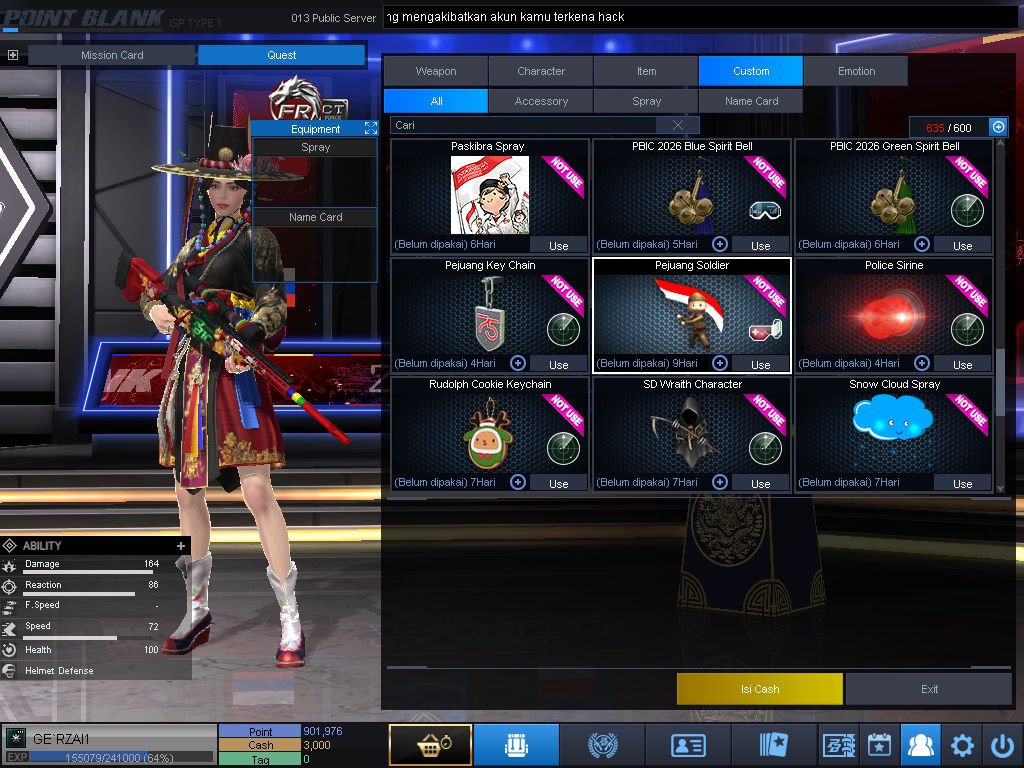Open the Character tab
This screenshot has height=768, width=1024.
[x=541, y=71]
